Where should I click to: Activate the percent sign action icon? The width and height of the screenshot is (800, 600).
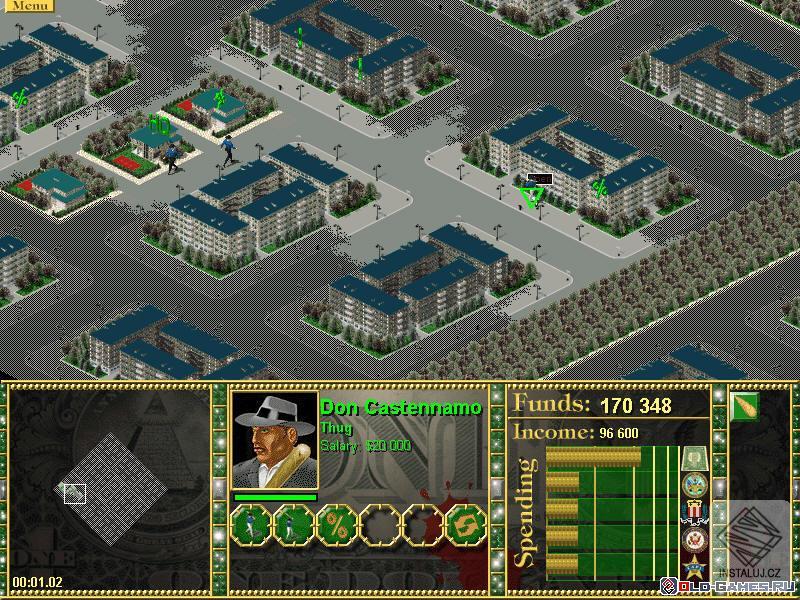pyautogui.click(x=337, y=524)
